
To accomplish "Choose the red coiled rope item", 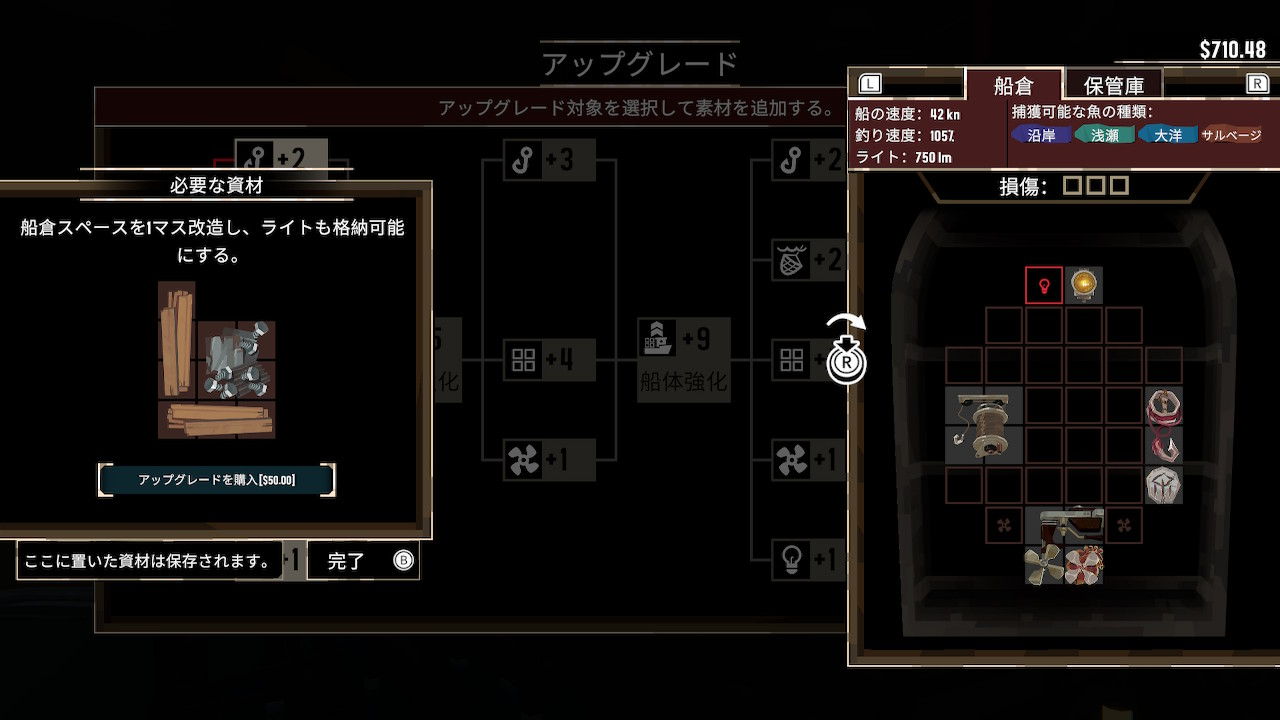I will click(x=1164, y=406).
